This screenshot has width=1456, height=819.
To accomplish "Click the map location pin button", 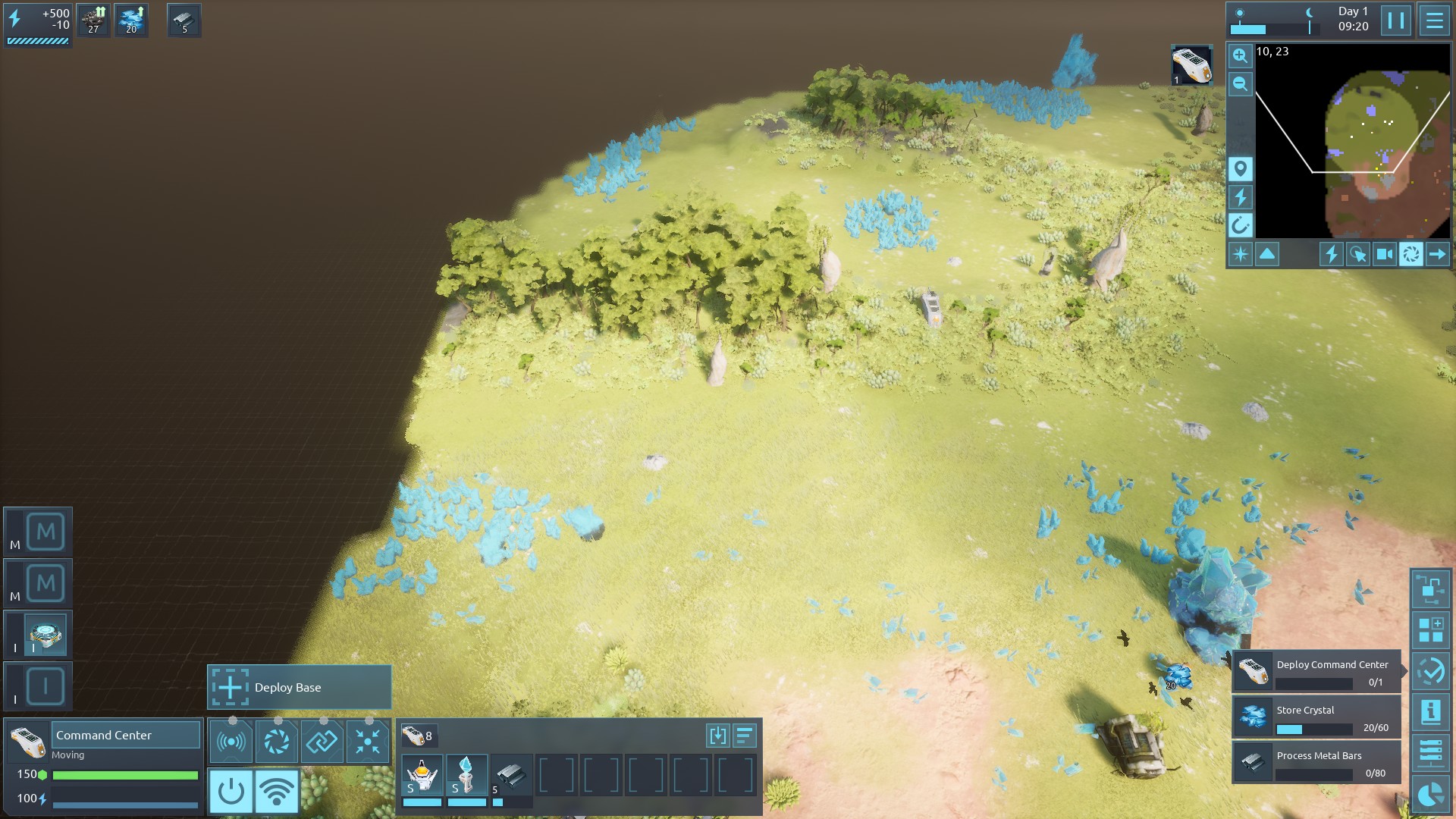I will point(1240,168).
